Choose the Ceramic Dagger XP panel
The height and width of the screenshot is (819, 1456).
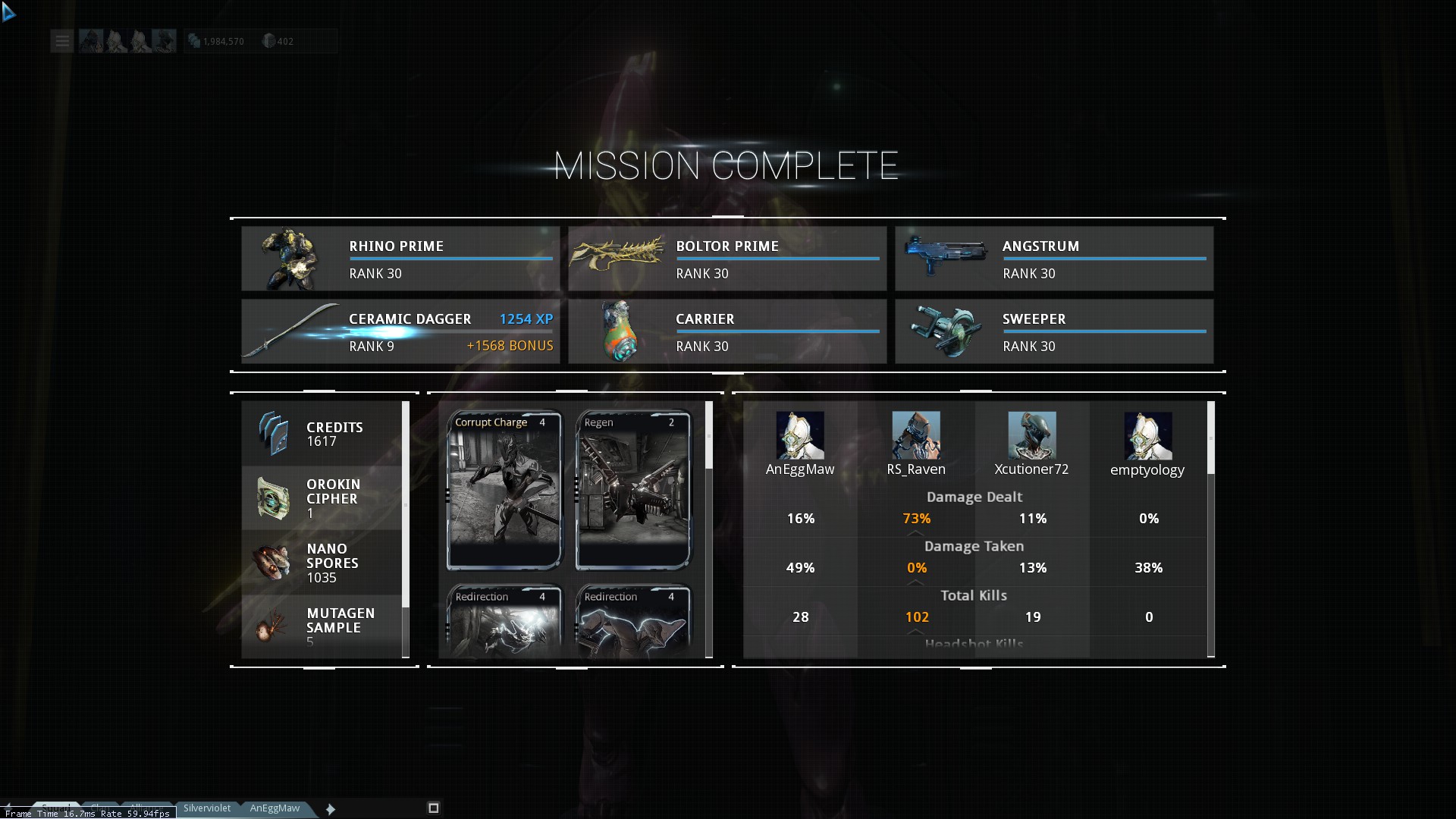400,331
